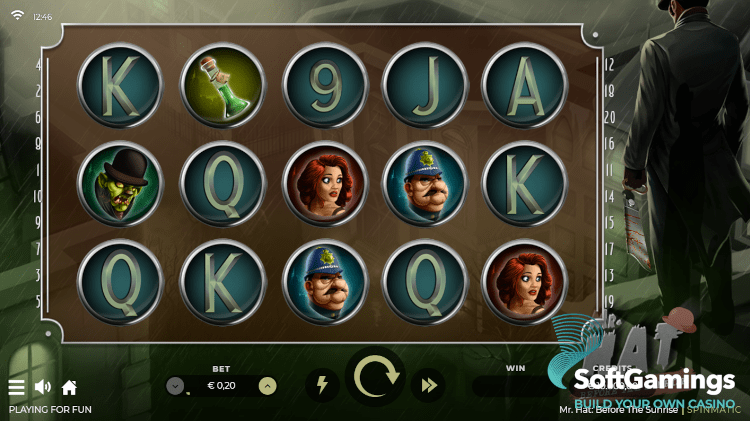
Task: Toggle the sound speaker icon
Action: click(43, 387)
